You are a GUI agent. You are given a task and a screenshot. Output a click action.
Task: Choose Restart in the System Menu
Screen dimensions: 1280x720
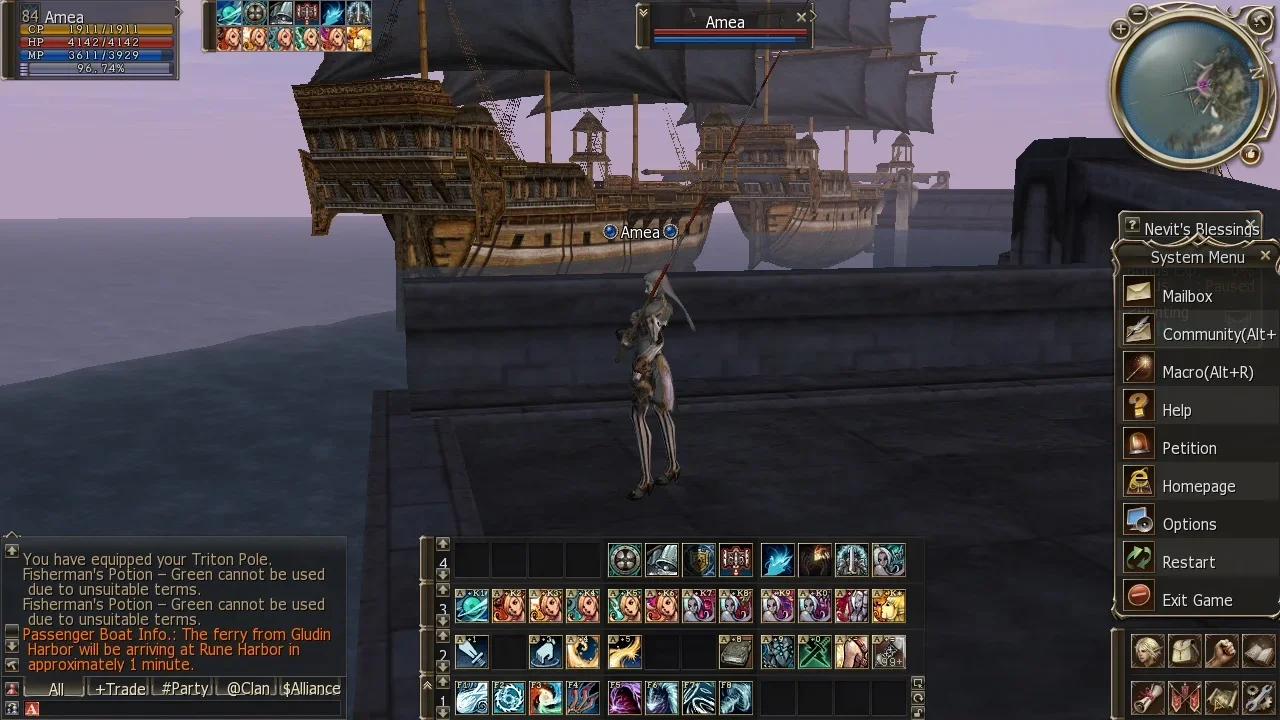(1188, 562)
